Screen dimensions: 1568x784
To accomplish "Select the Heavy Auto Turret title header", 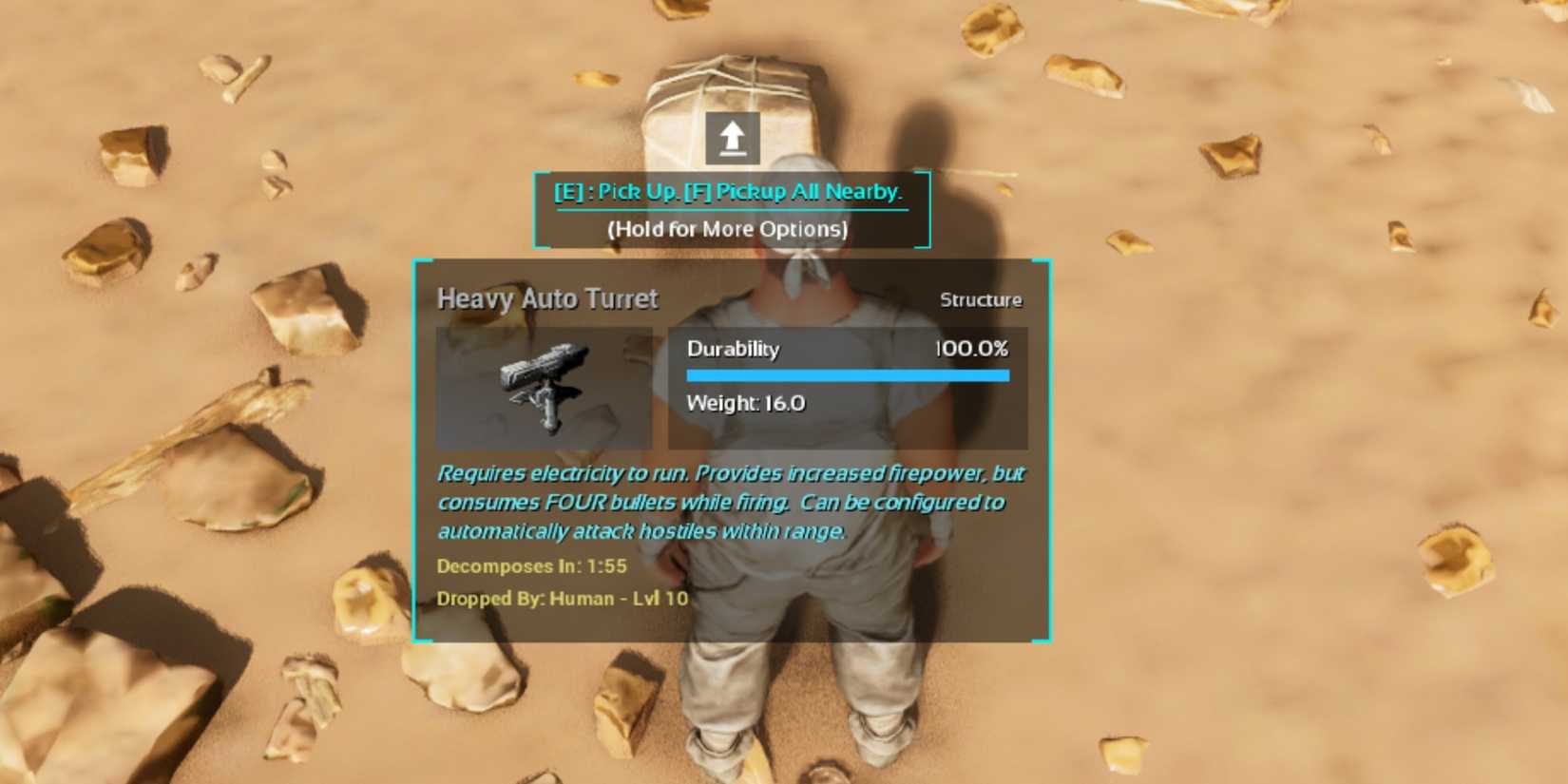I will (547, 298).
